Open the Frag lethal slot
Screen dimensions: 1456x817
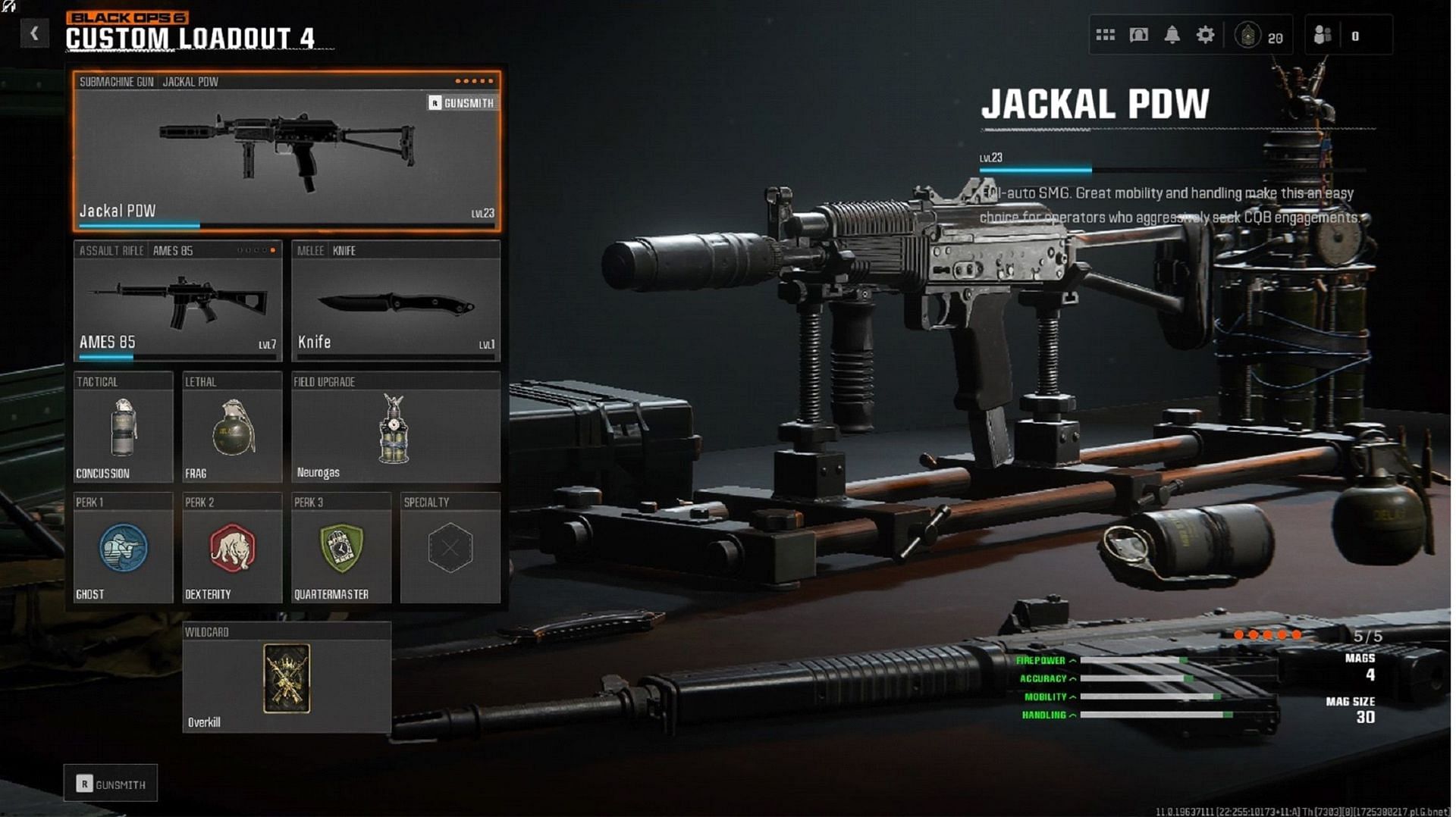tap(232, 428)
